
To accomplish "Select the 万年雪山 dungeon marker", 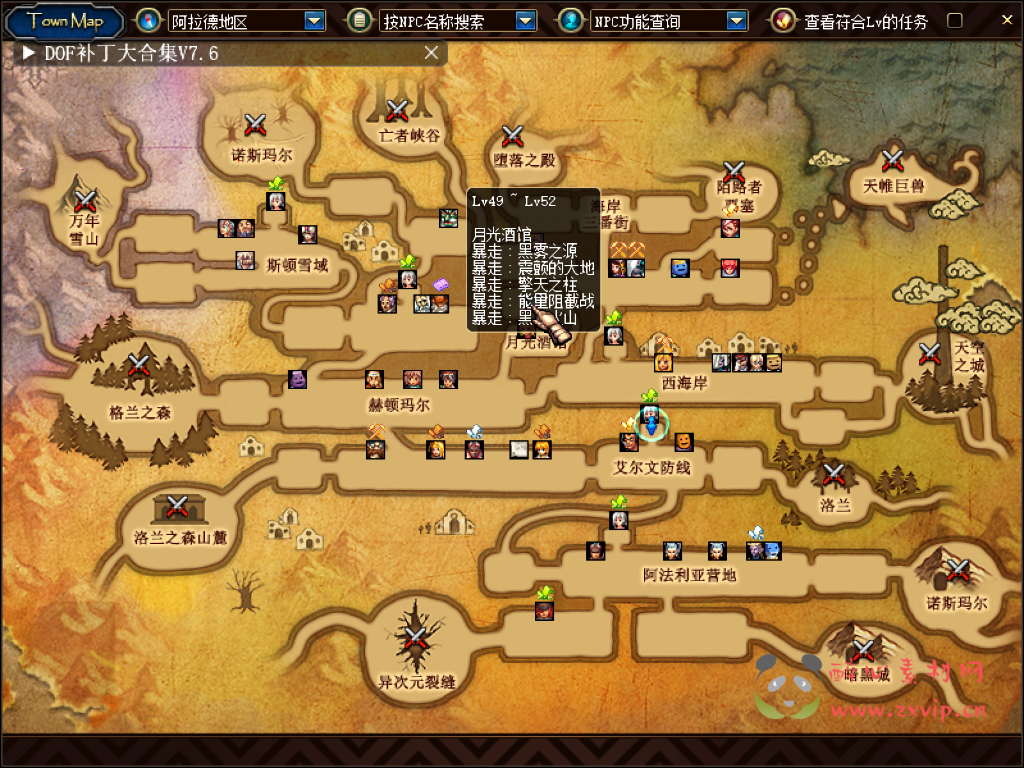I will (85, 199).
